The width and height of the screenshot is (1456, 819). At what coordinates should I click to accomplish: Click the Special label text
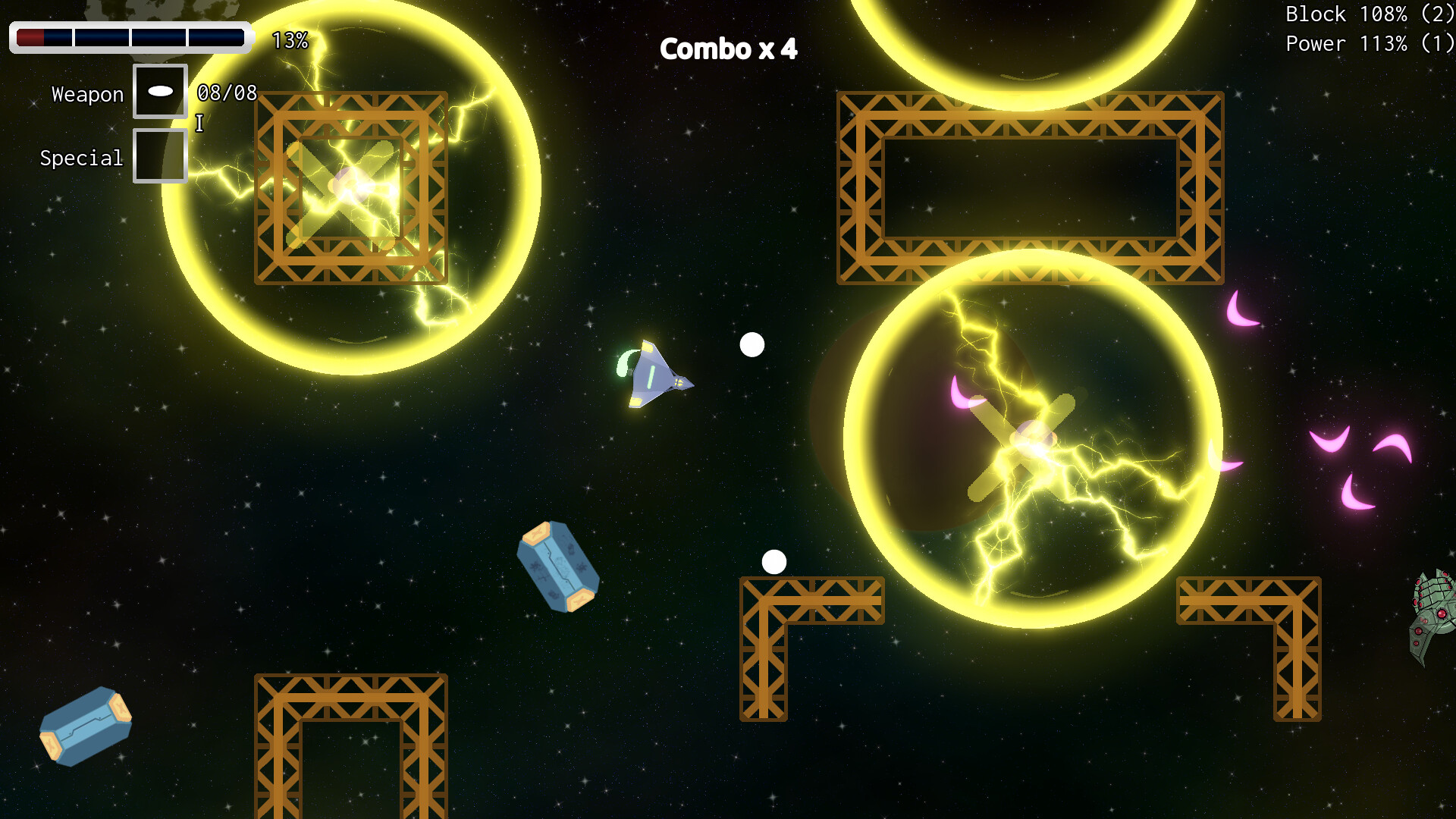pos(81,158)
